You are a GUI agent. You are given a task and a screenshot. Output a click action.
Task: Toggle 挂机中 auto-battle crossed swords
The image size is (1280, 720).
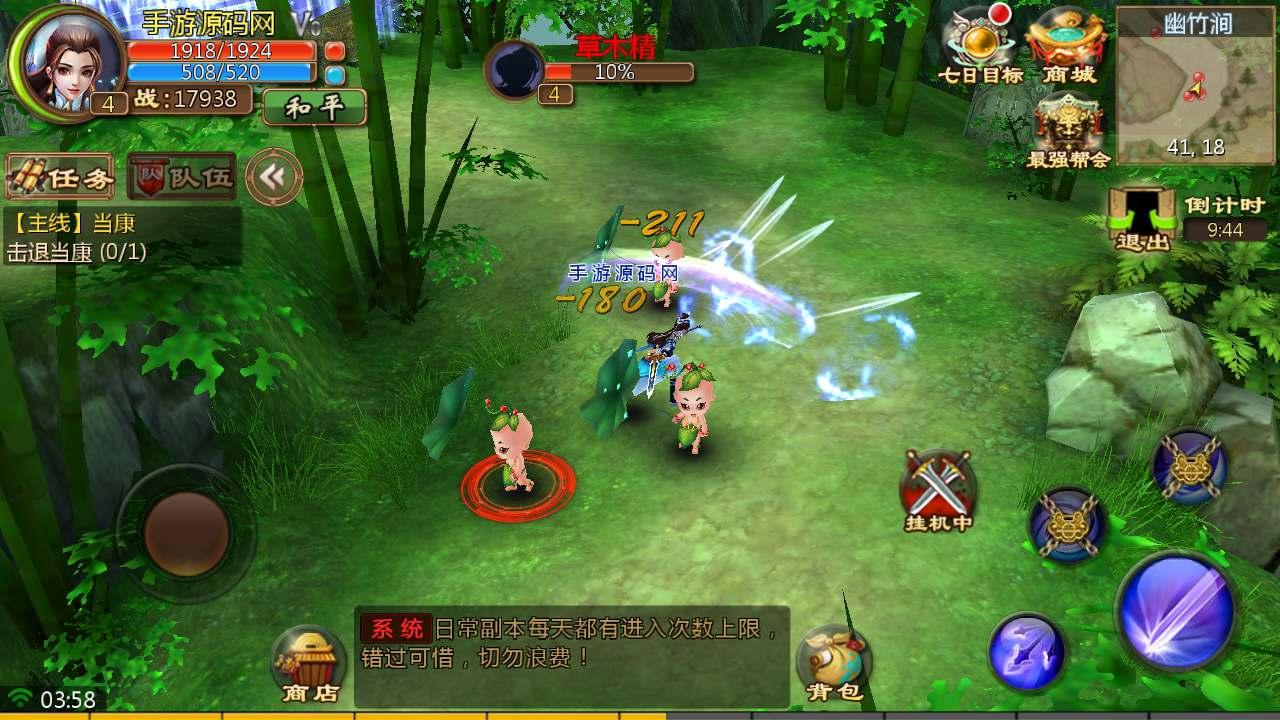click(937, 490)
